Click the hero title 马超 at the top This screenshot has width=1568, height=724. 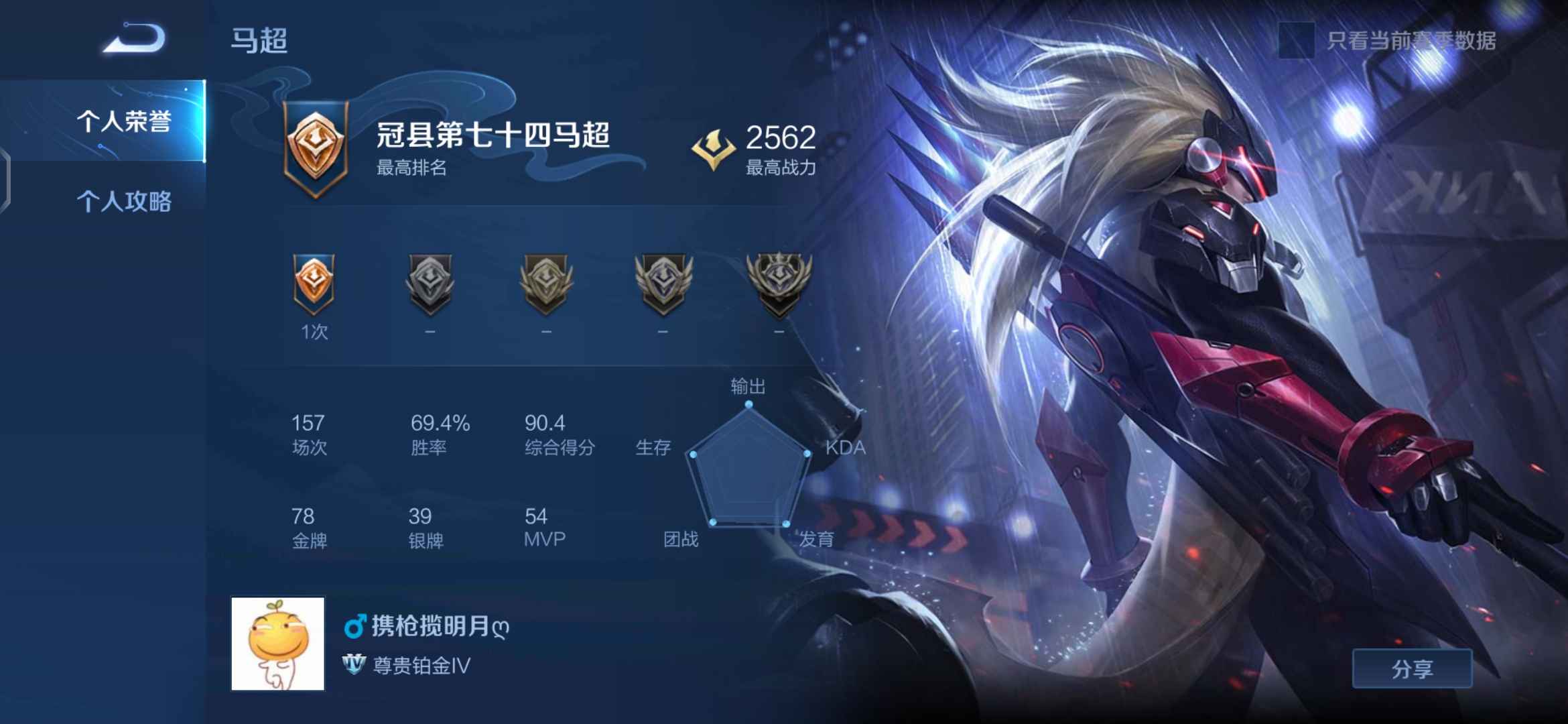259,42
